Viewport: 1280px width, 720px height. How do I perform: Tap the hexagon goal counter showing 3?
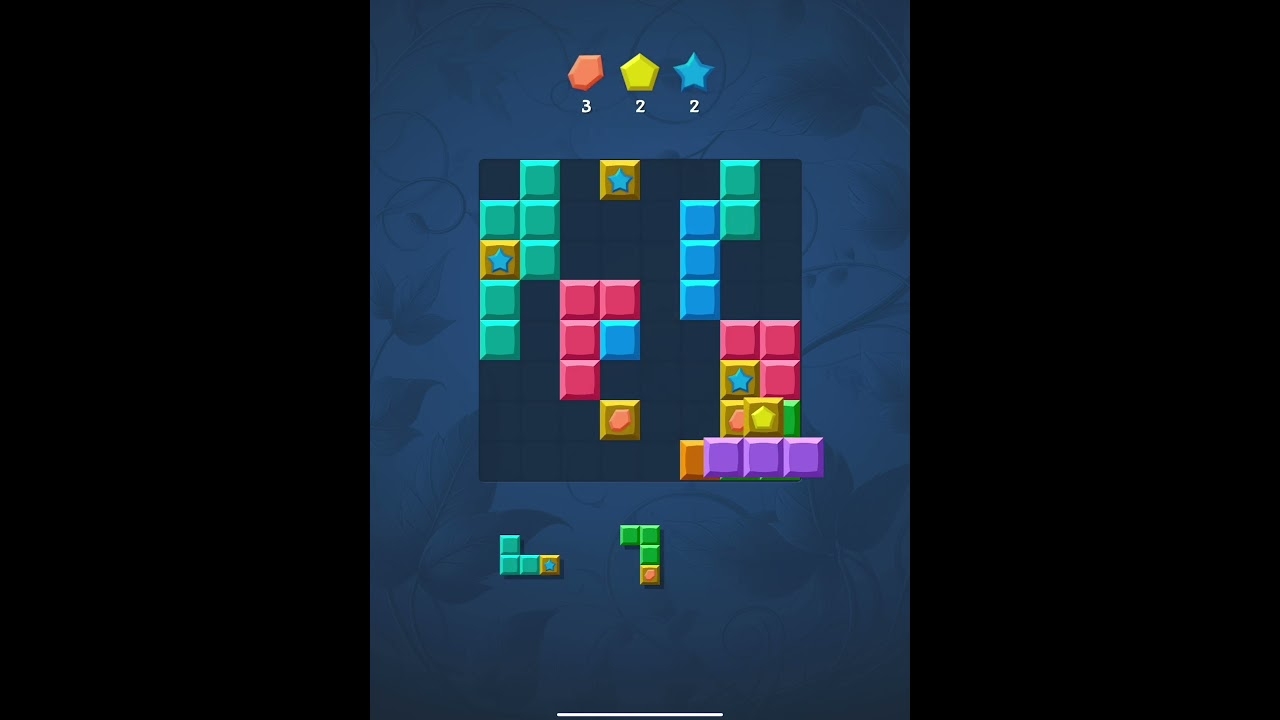coord(587,104)
